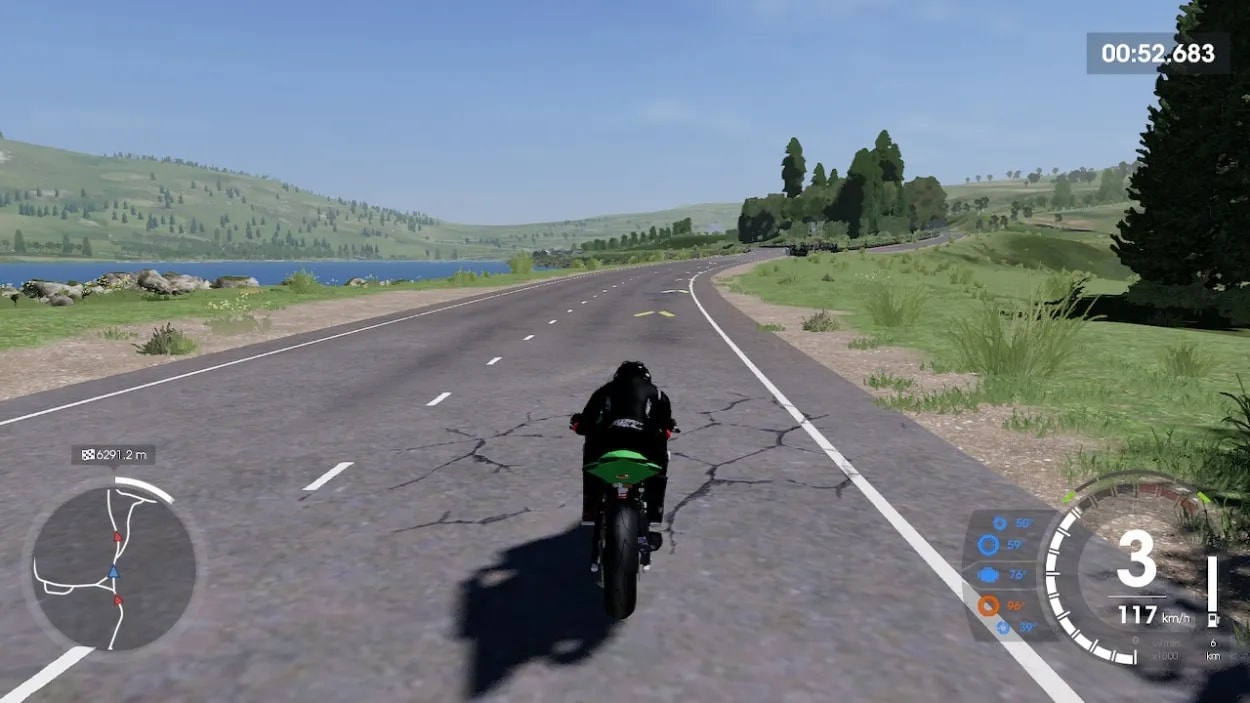The image size is (1250, 703).
Task: Select the orange overheated tire icon
Action: pyautogui.click(x=988, y=605)
